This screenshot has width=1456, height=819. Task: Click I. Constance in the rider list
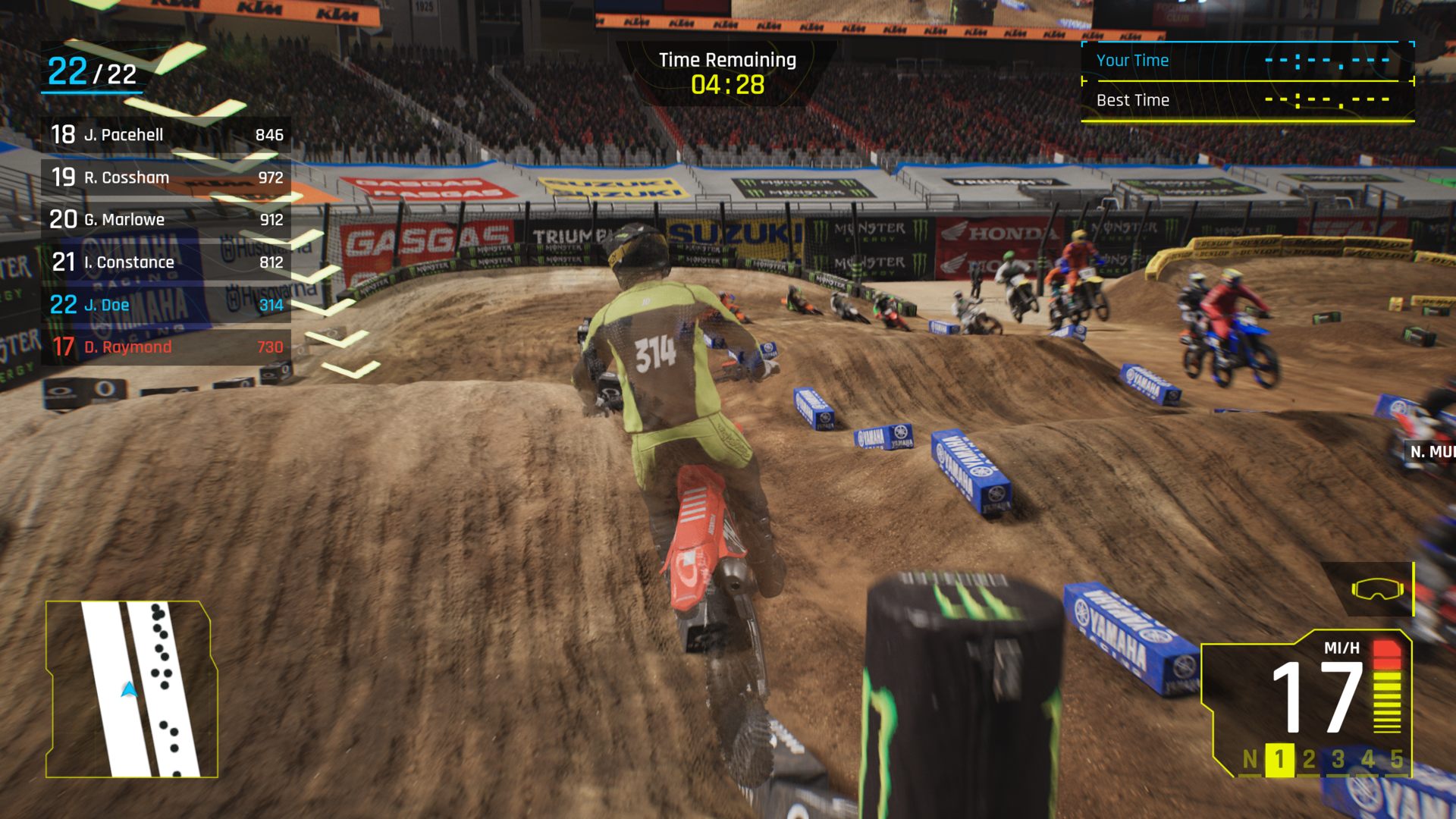[x=166, y=262]
